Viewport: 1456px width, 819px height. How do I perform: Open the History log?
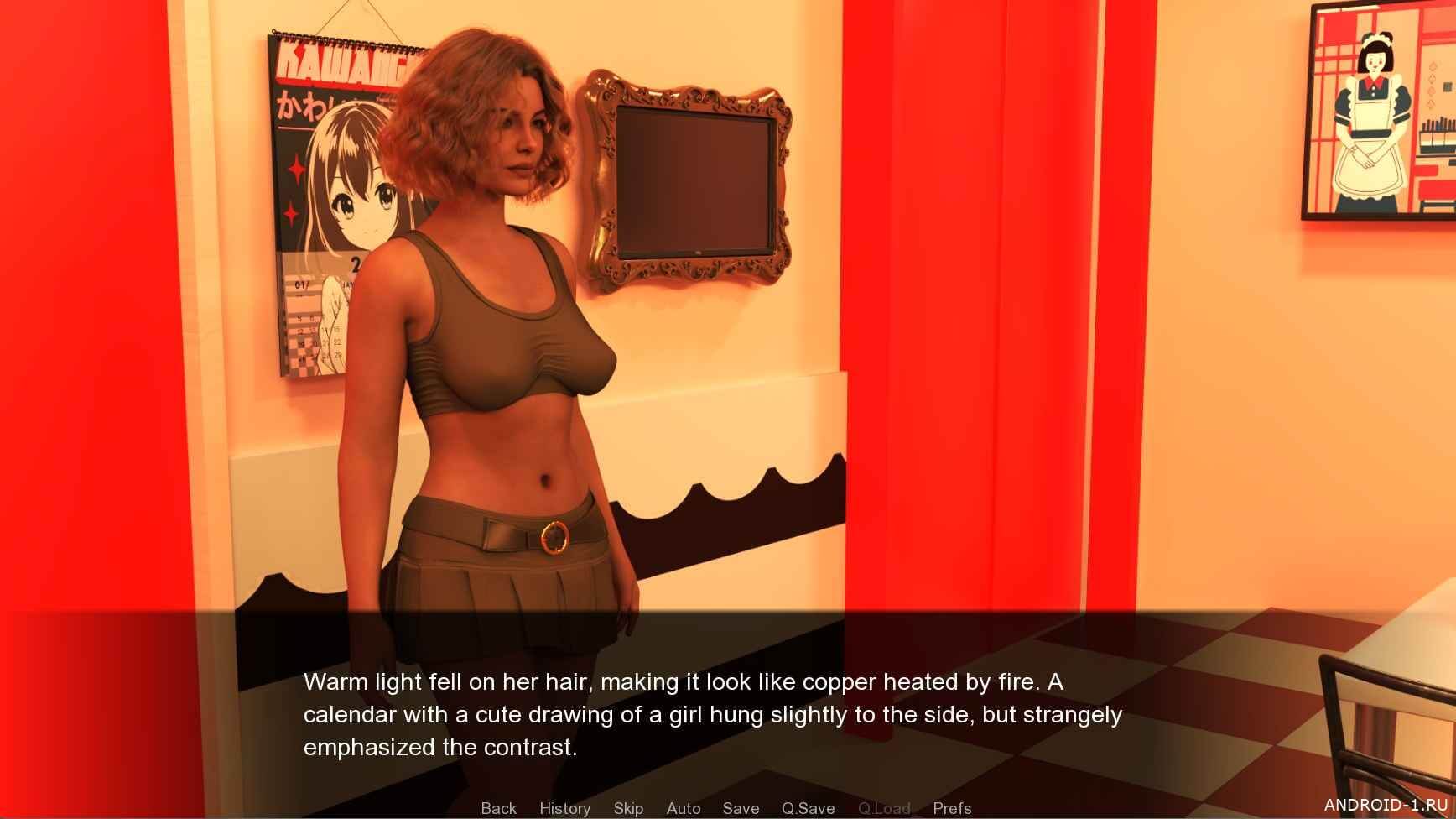[564, 808]
